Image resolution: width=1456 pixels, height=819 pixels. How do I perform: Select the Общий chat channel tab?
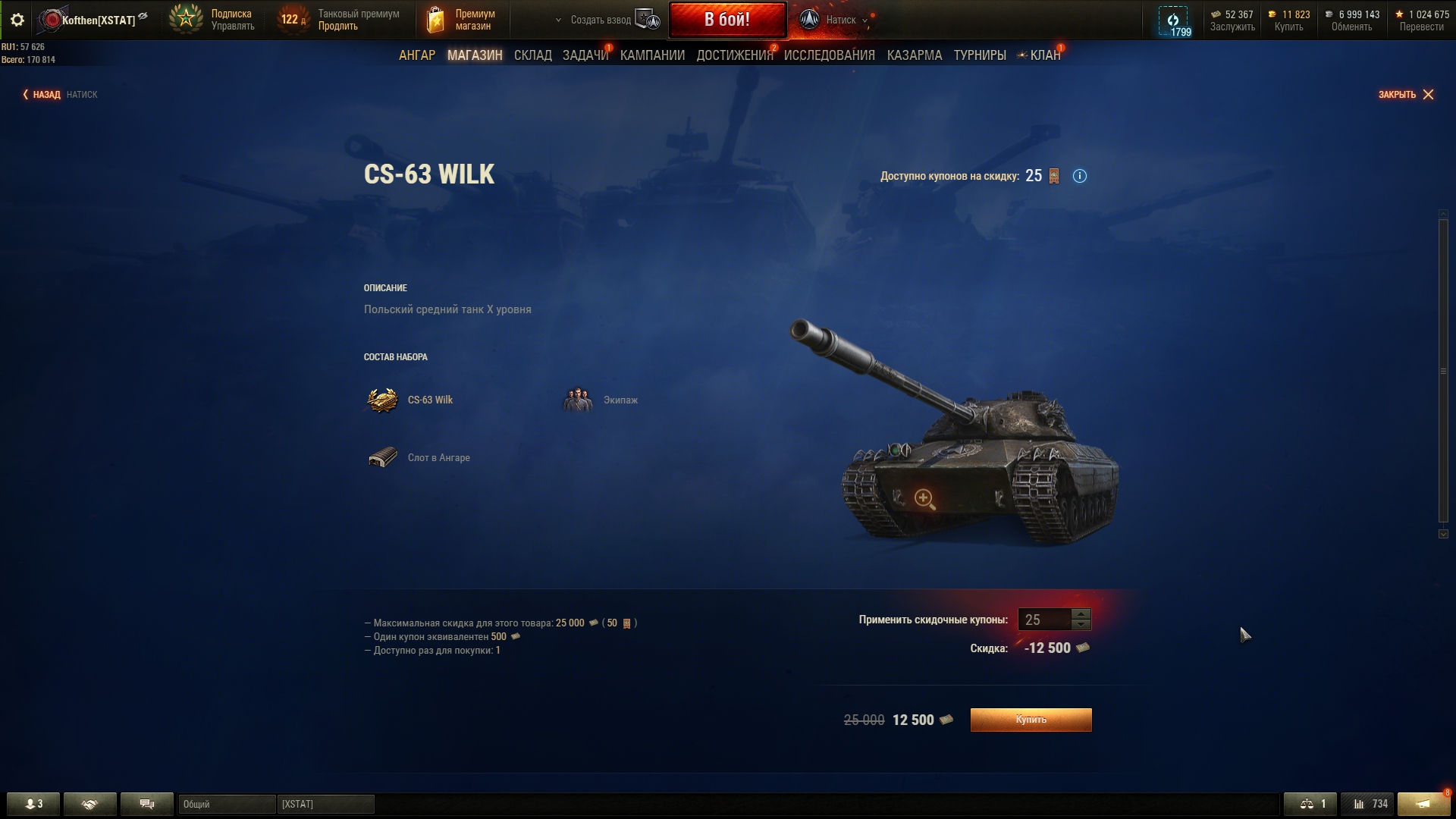[x=226, y=804]
